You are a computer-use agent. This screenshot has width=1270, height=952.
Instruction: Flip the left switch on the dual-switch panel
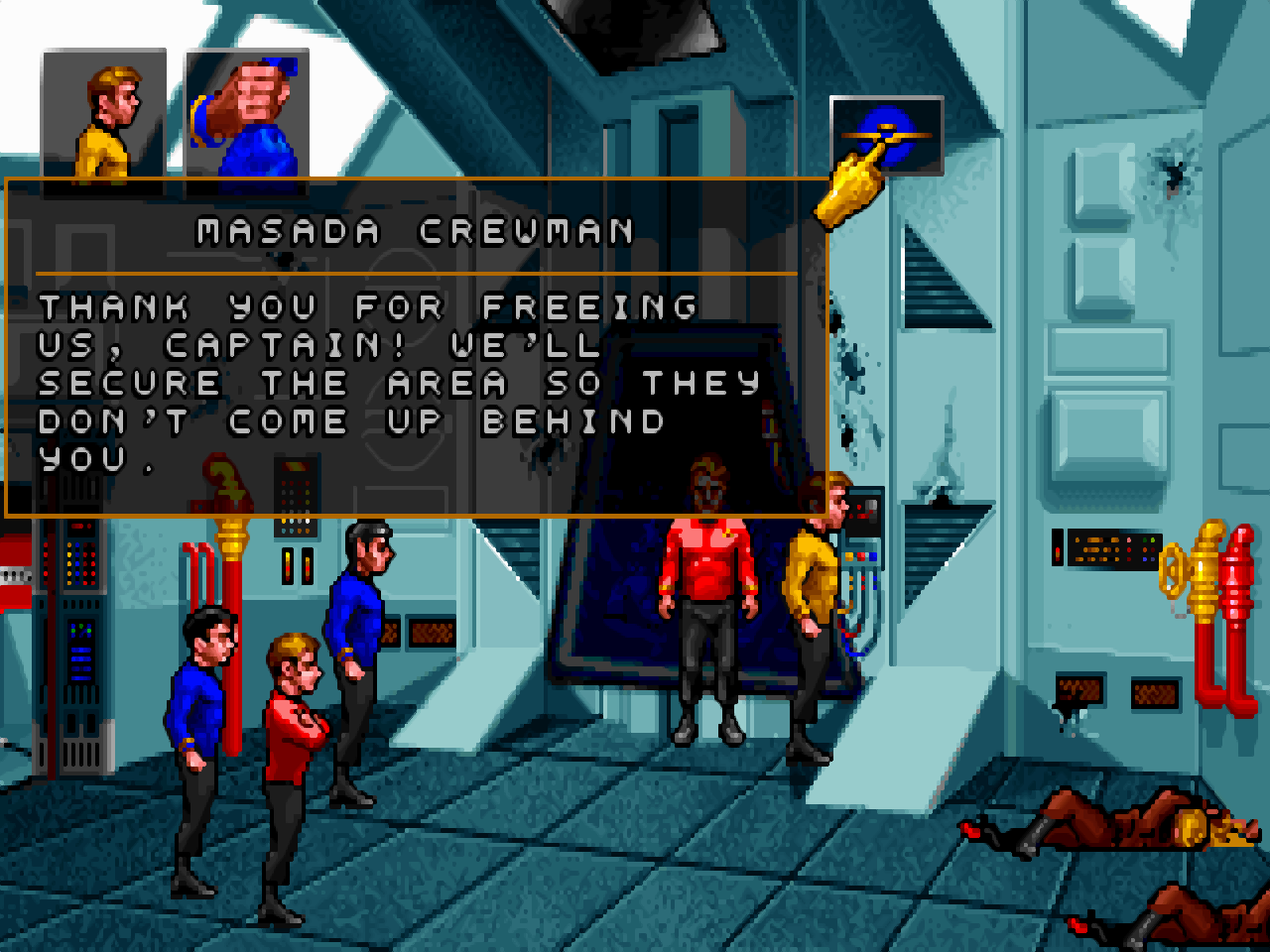pos(289,567)
